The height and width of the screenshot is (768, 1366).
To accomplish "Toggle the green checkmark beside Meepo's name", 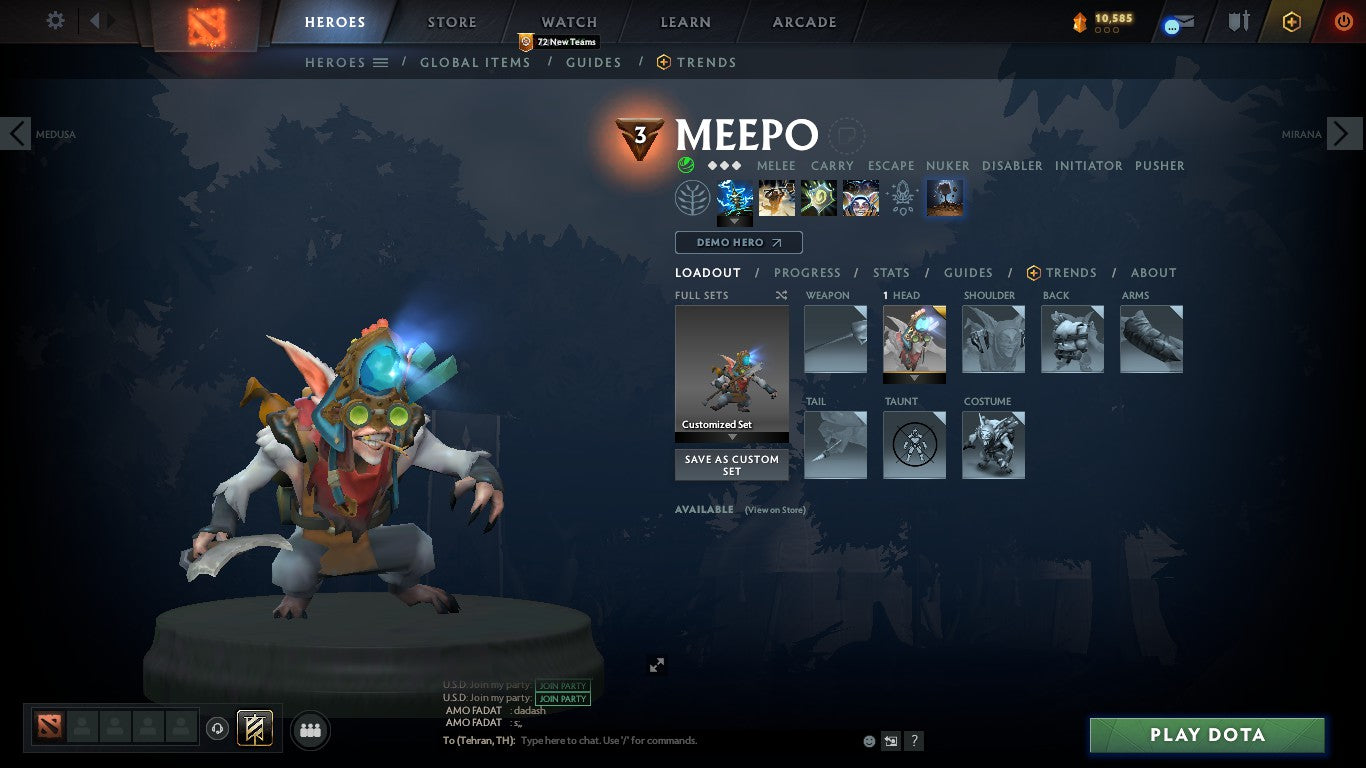I will (685, 165).
